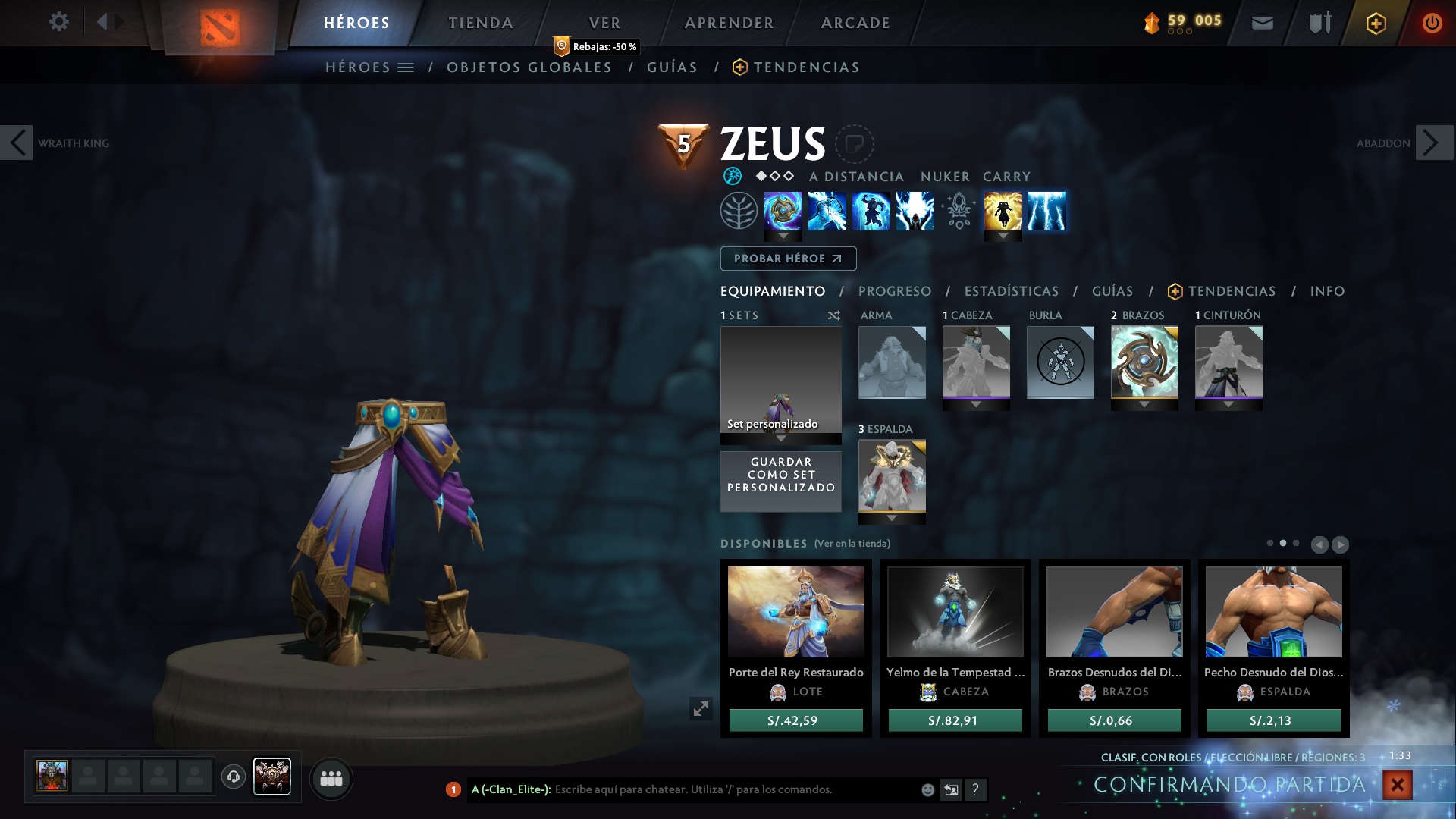Open the TIENDA menu item
This screenshot has width=1456, height=819.
[x=479, y=22]
